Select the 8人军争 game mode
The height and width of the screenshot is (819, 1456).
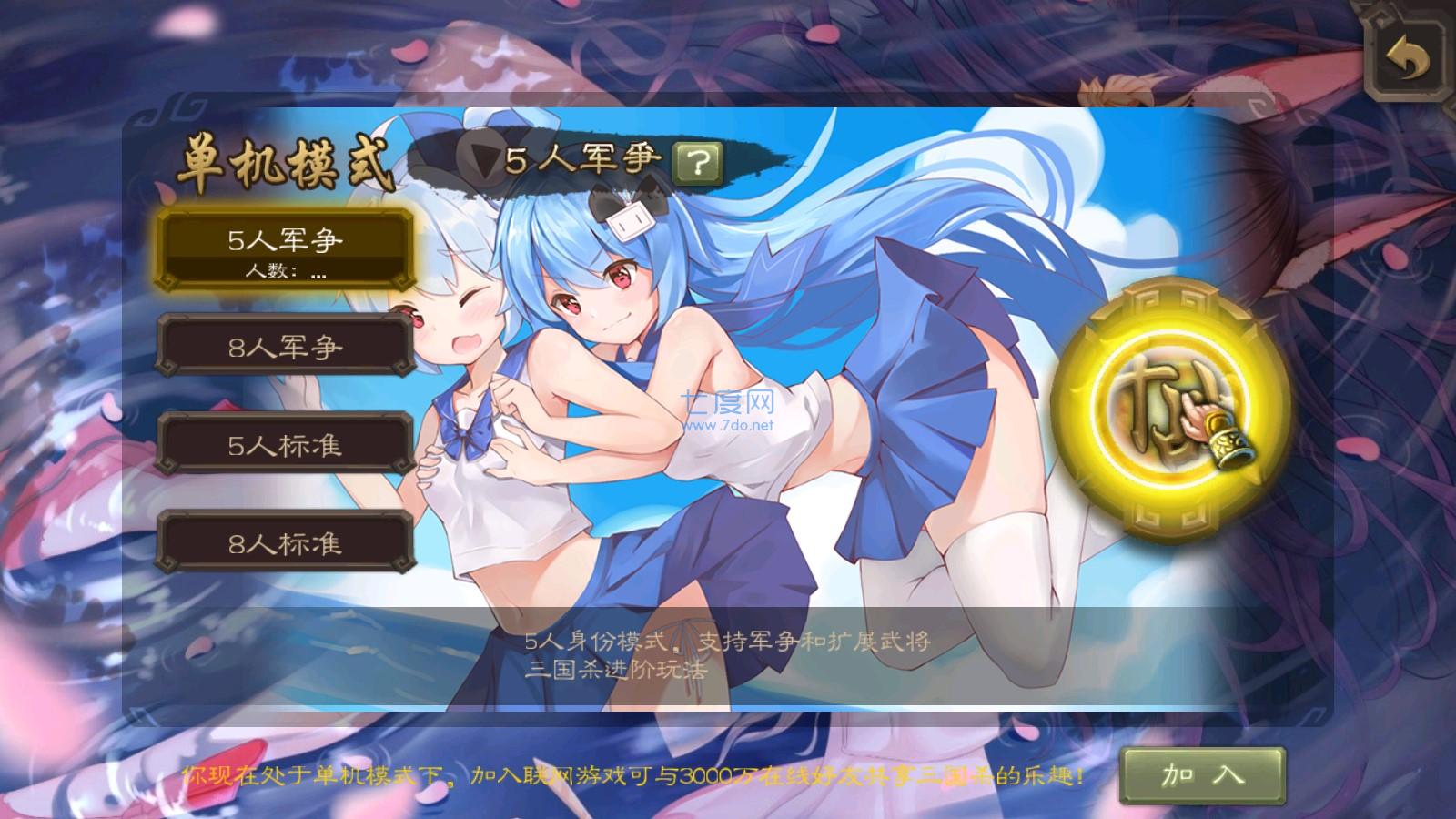pos(284,347)
